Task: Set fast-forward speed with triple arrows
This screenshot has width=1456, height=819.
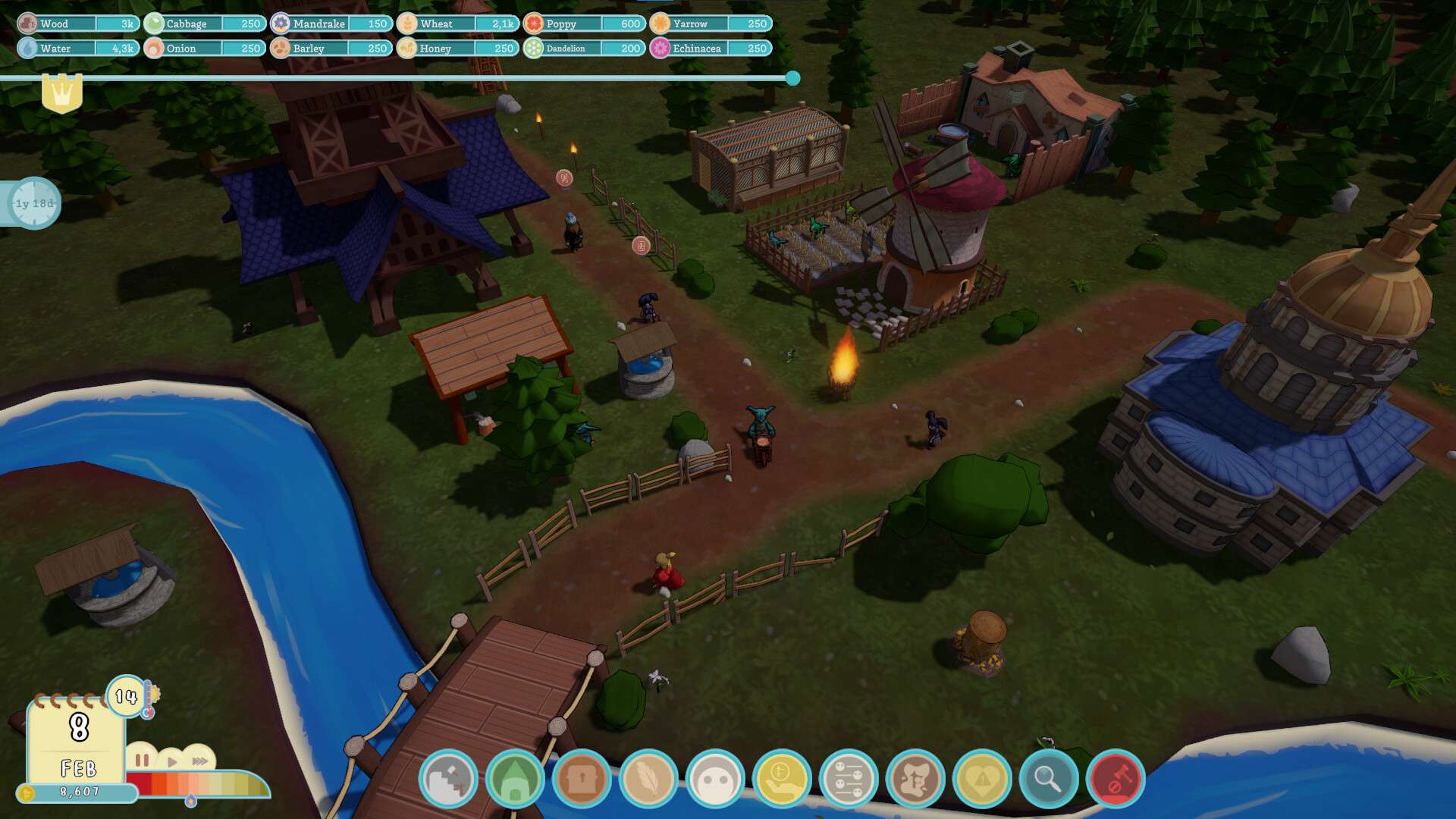Action: (199, 761)
